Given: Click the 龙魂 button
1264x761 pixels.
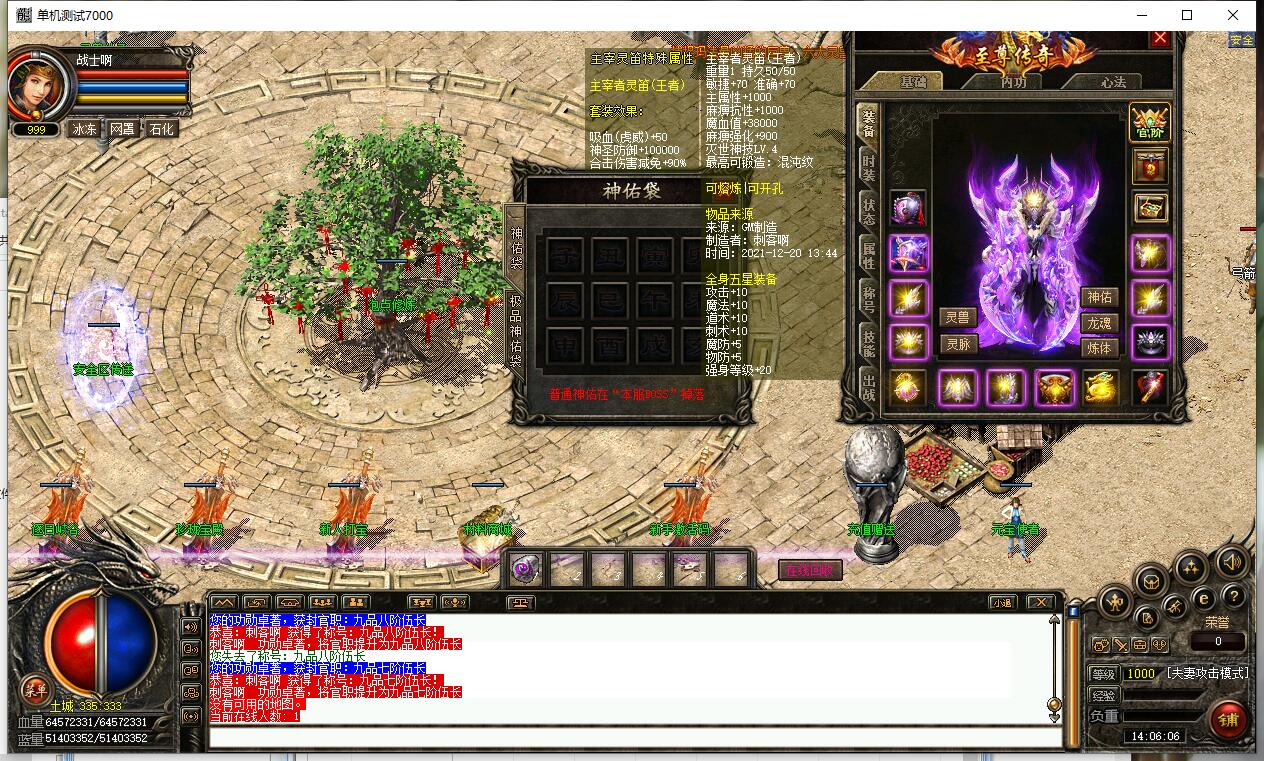Looking at the screenshot, I should [1099, 323].
